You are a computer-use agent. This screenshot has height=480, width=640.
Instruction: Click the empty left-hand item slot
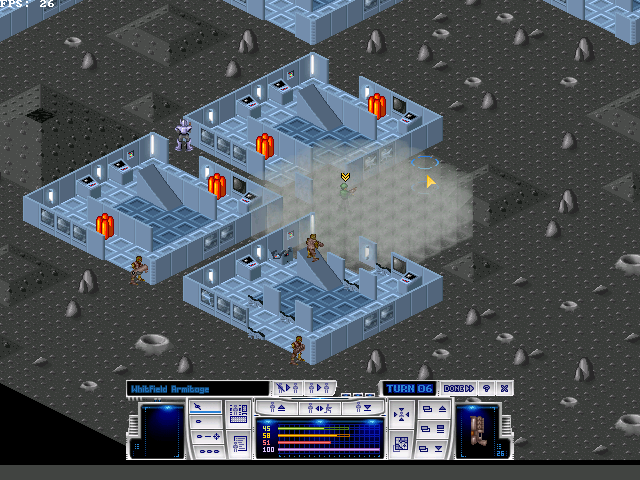[162, 431]
